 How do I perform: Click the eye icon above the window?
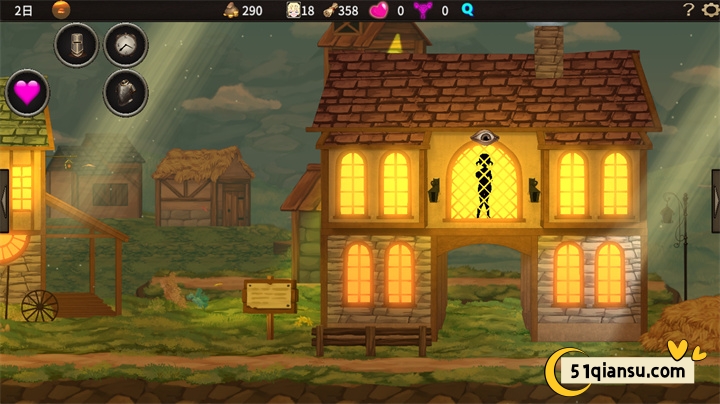click(x=484, y=137)
